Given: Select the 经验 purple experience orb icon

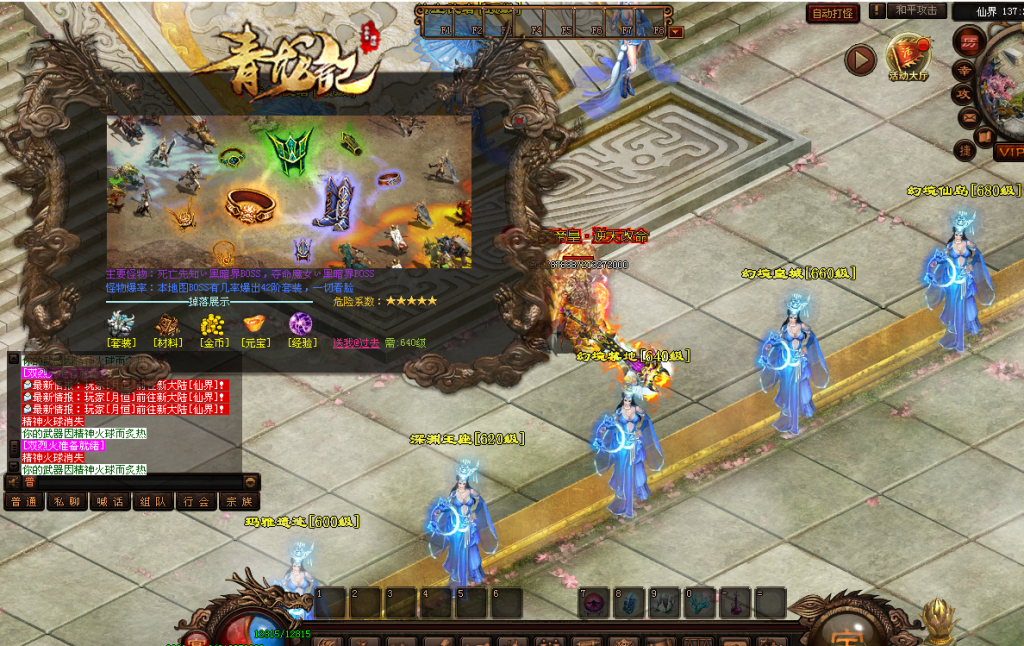Looking at the screenshot, I should tap(300, 325).
